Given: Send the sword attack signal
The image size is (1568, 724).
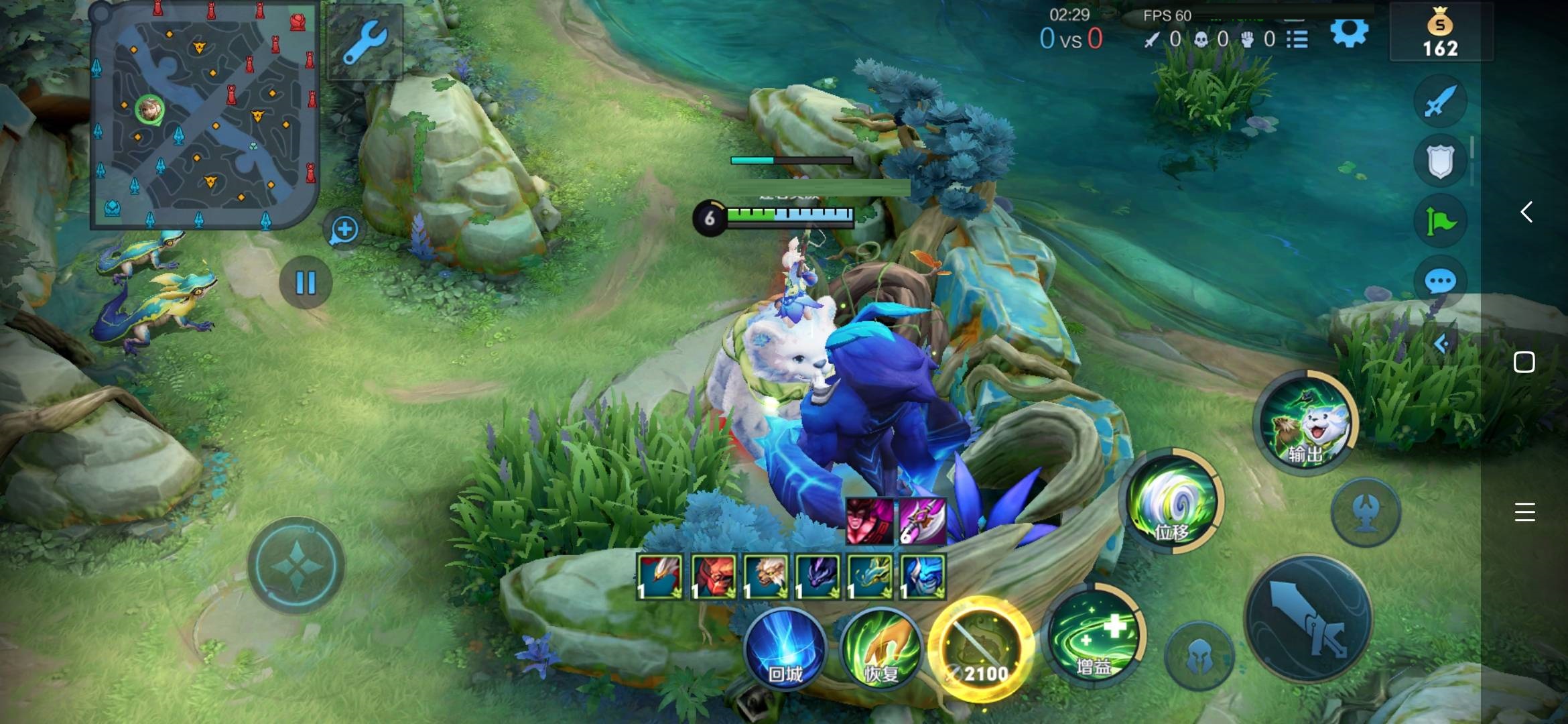Looking at the screenshot, I should coord(1440,102).
